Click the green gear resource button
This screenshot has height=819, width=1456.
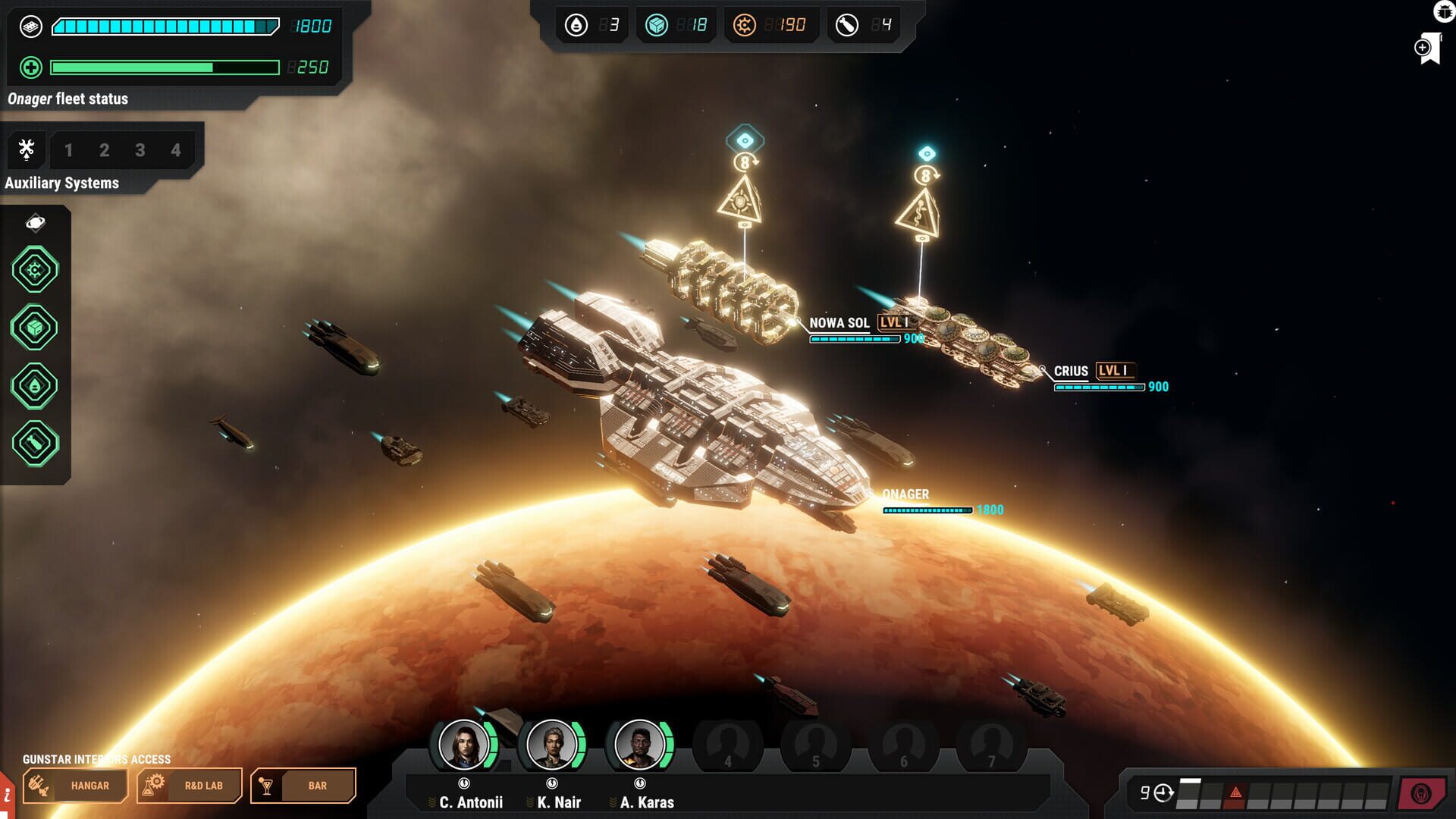35,269
